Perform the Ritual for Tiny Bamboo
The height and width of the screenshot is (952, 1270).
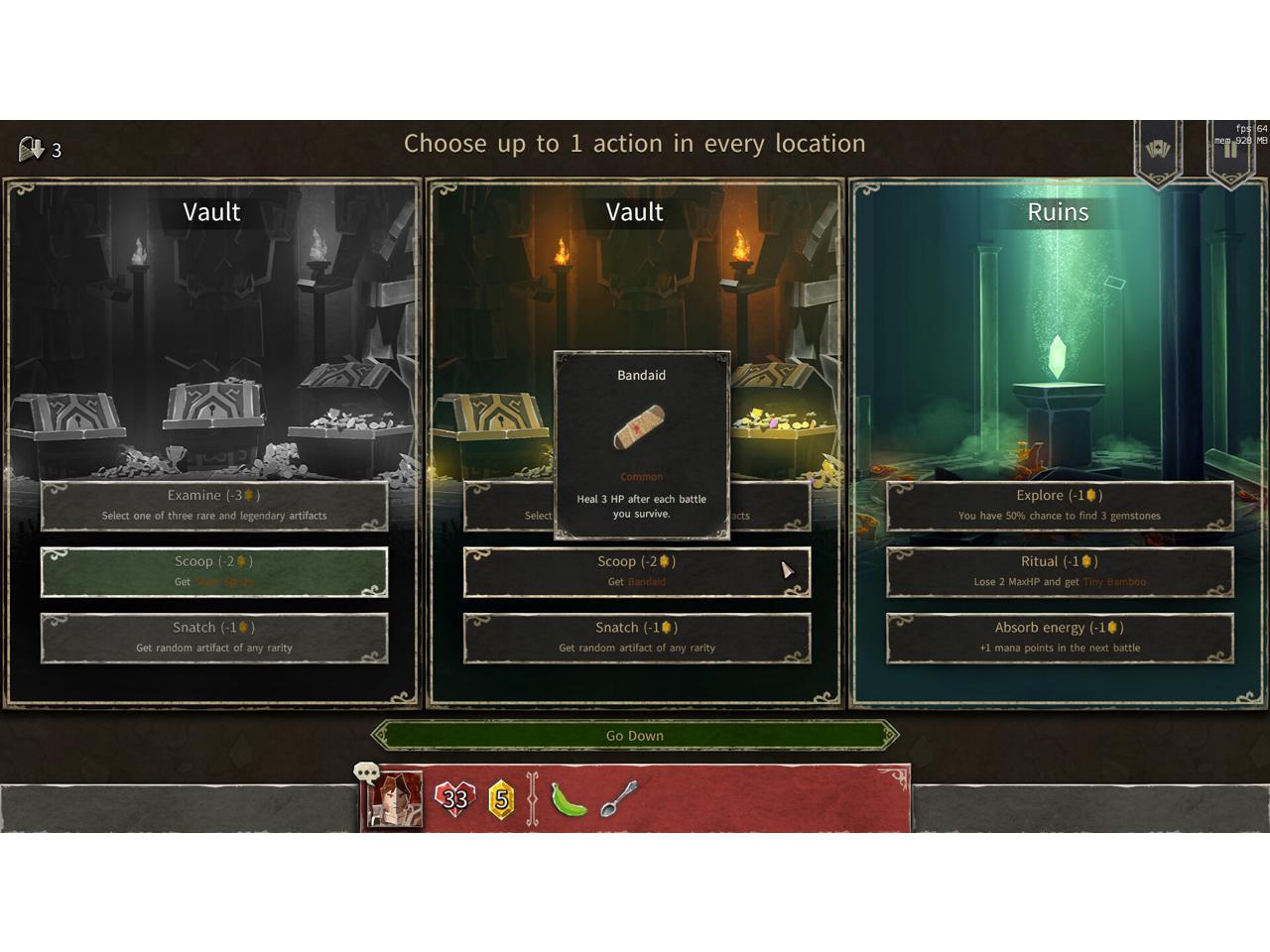tap(1060, 571)
